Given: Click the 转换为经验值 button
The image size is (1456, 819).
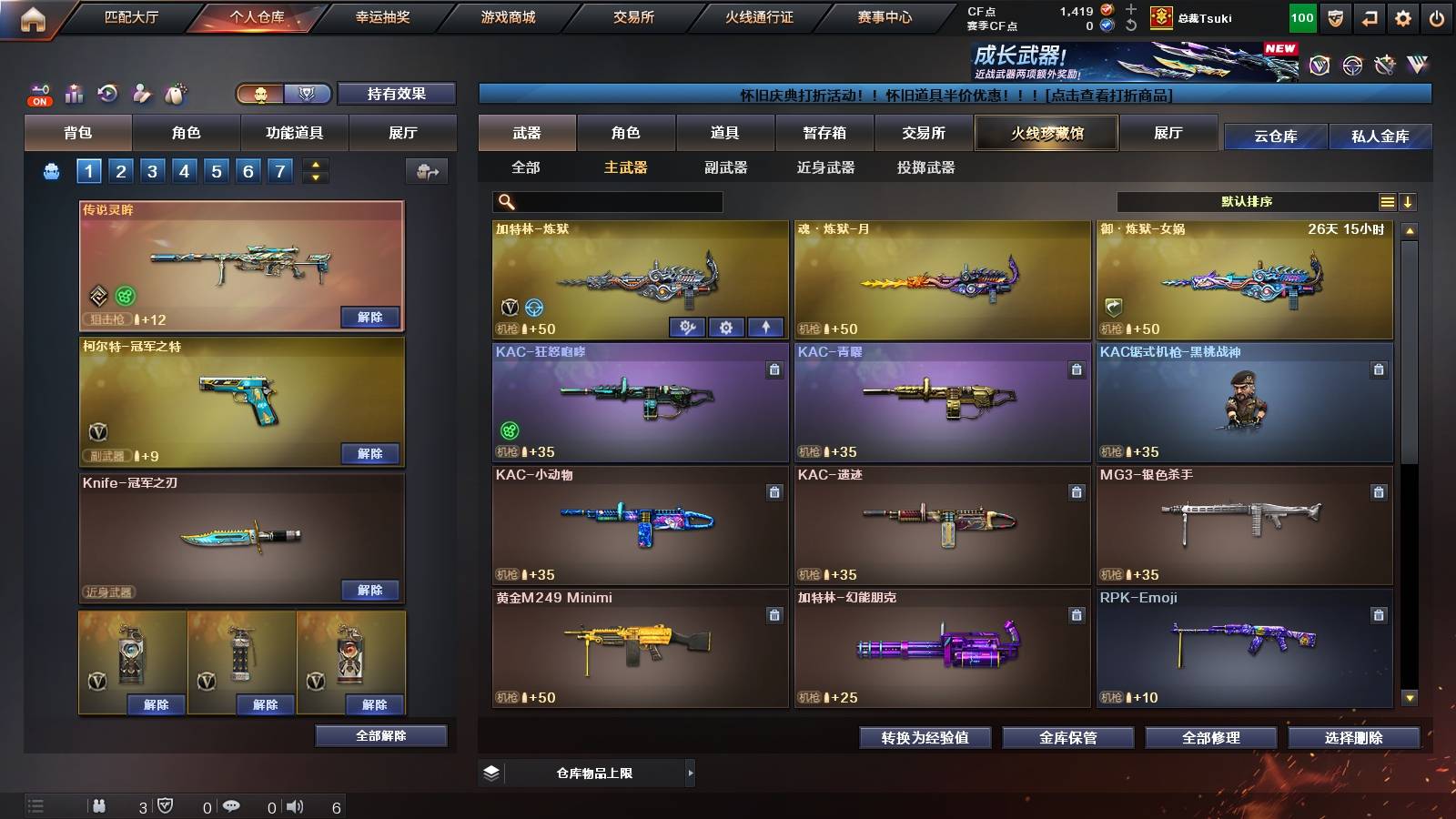Looking at the screenshot, I should pos(925,738).
